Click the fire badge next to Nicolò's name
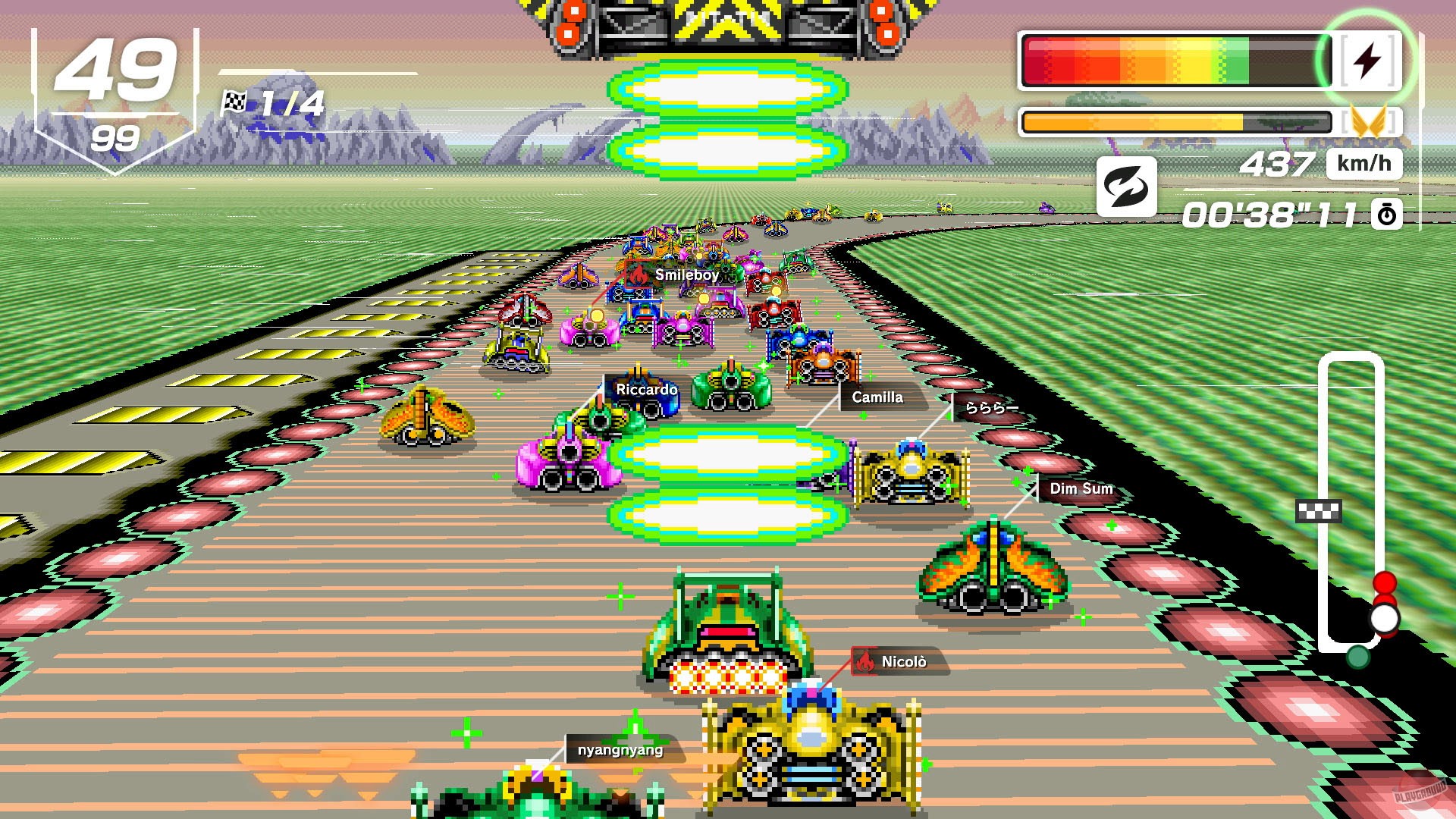Viewport: 1456px width, 819px height. pyautogui.click(x=865, y=661)
